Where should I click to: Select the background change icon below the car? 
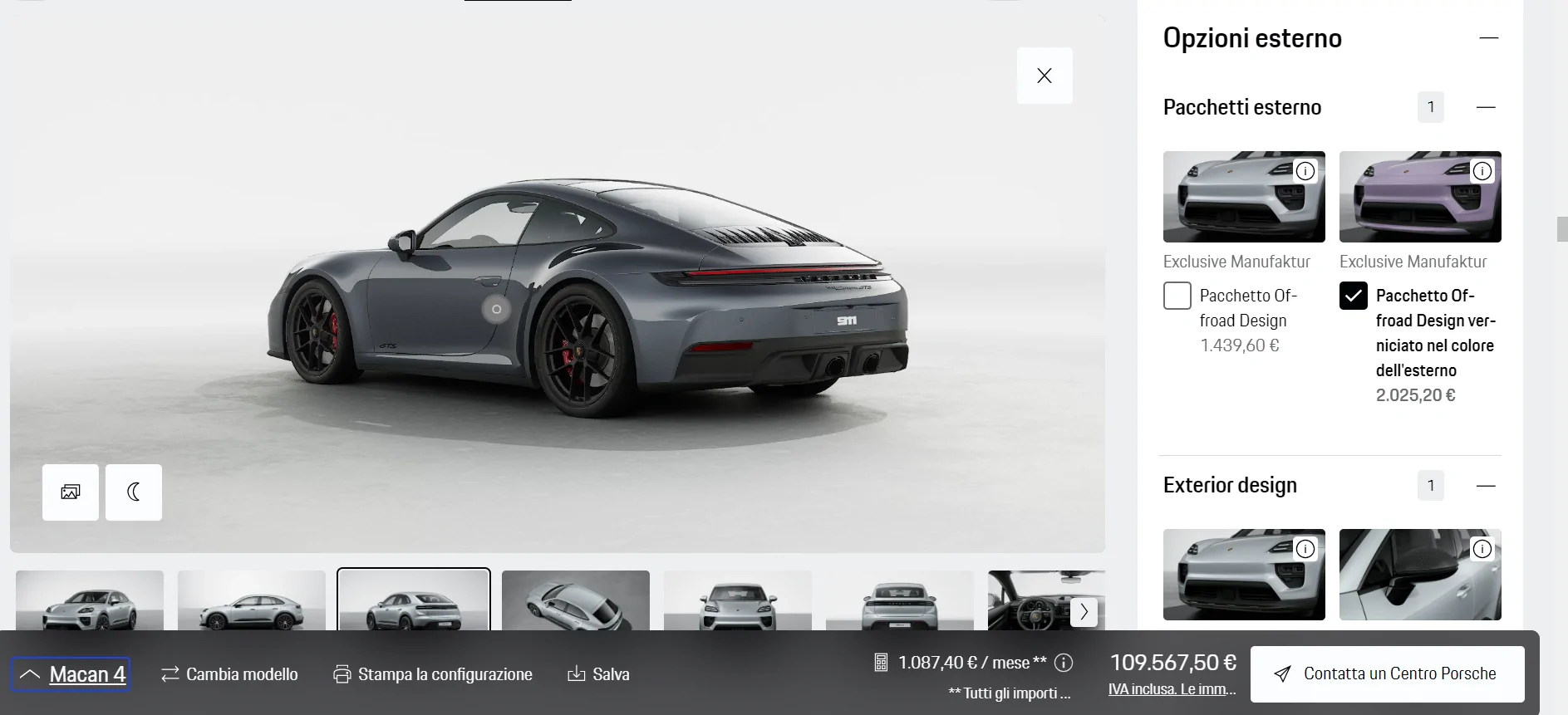pos(70,492)
